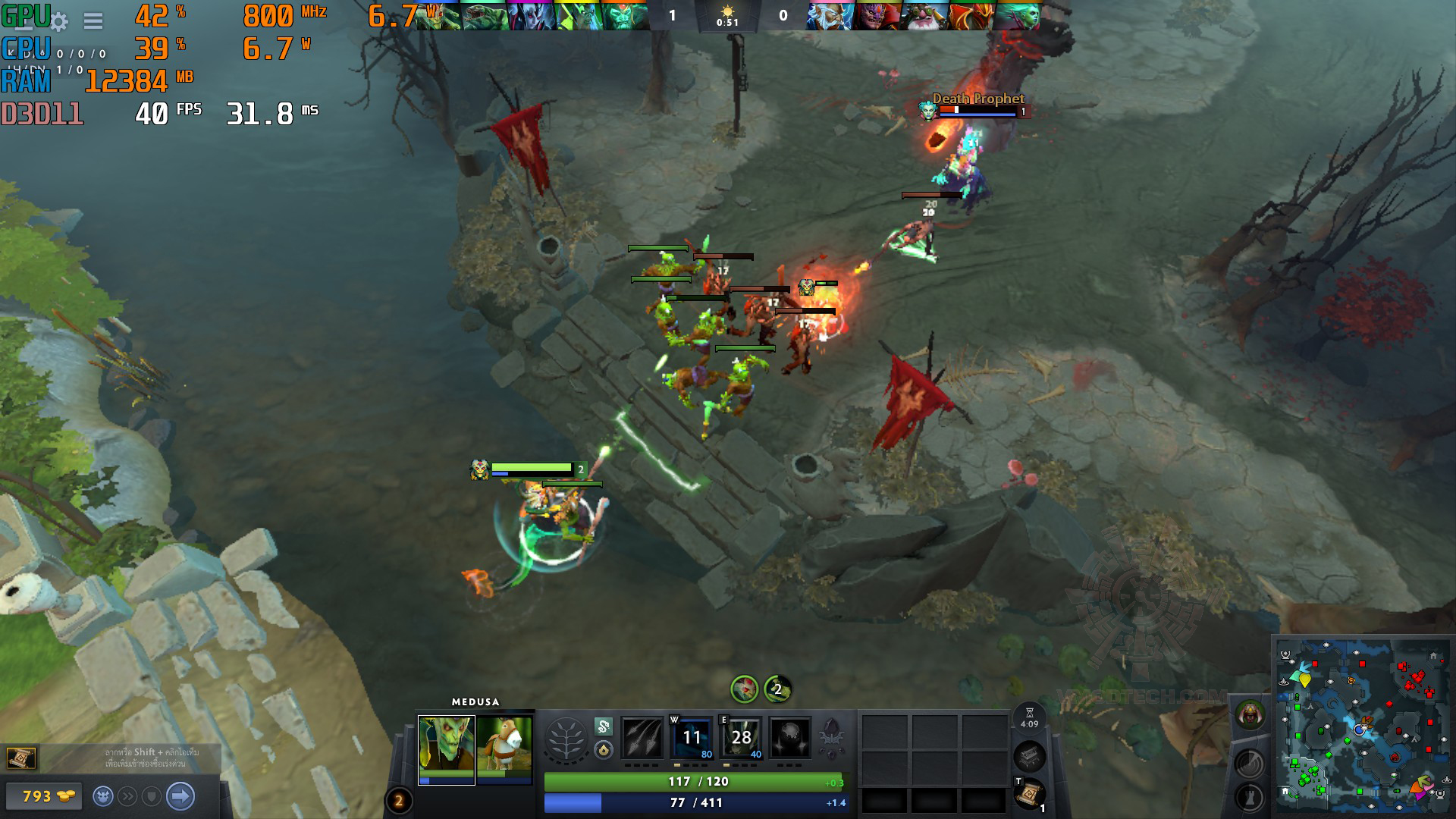
Task: Click the courier deliver arrow button
Action: (180, 796)
